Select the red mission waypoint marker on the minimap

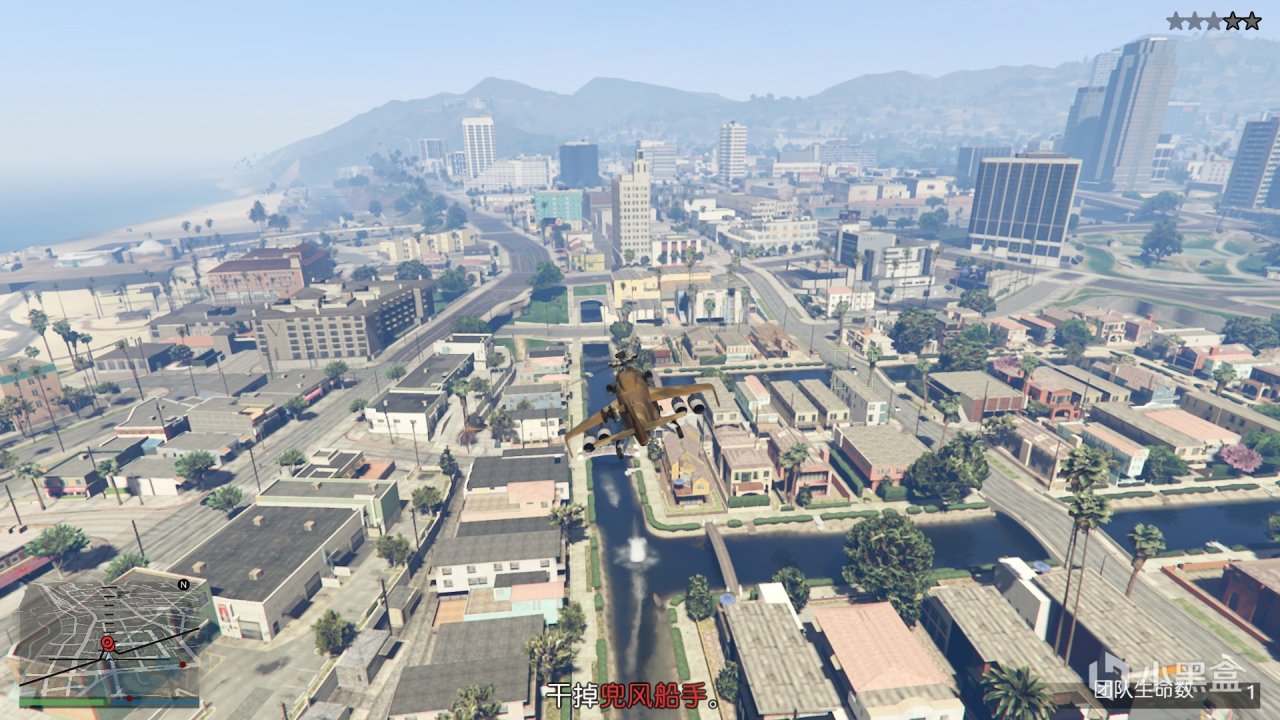(109, 644)
